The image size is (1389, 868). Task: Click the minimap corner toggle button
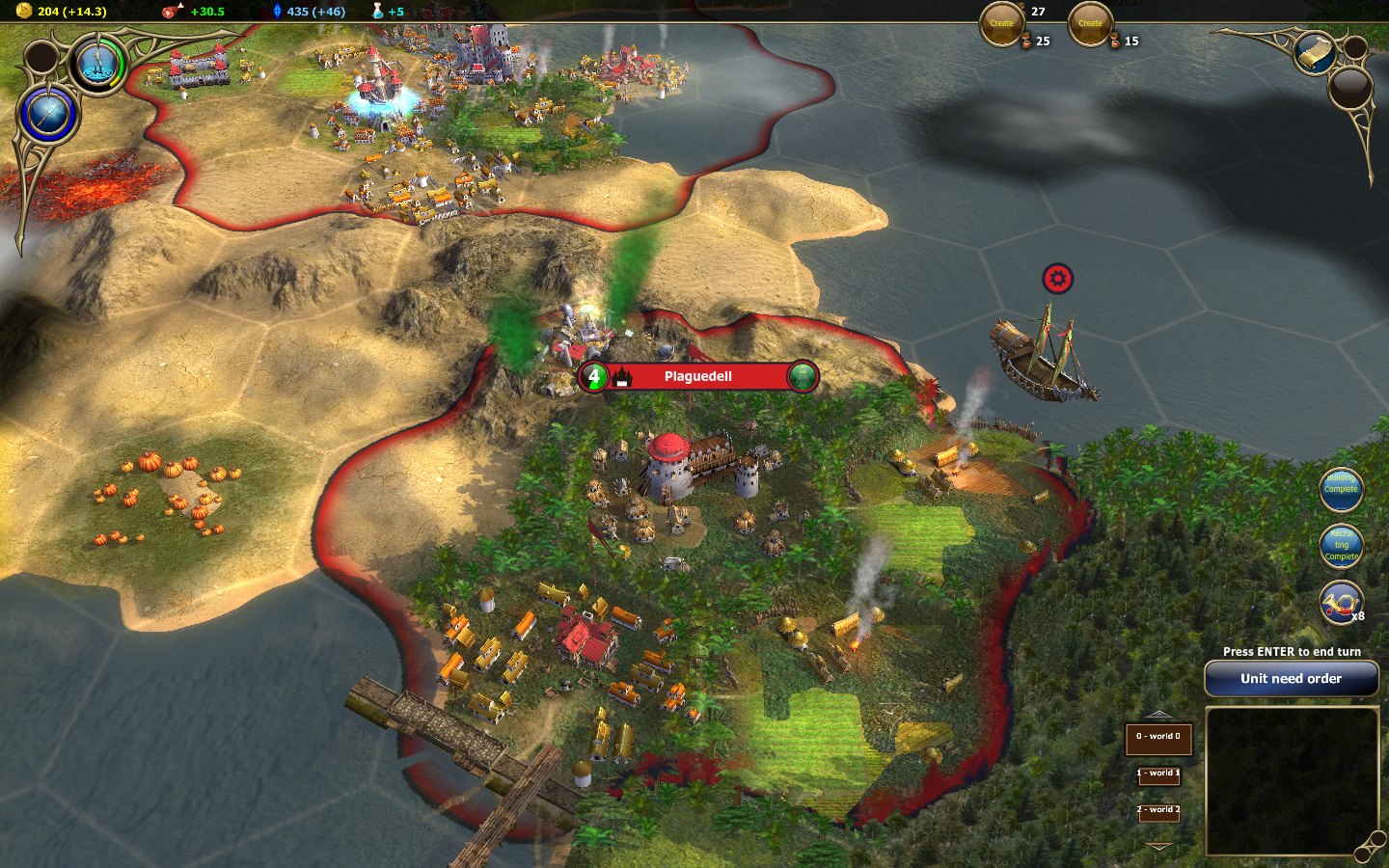click(x=1367, y=850)
